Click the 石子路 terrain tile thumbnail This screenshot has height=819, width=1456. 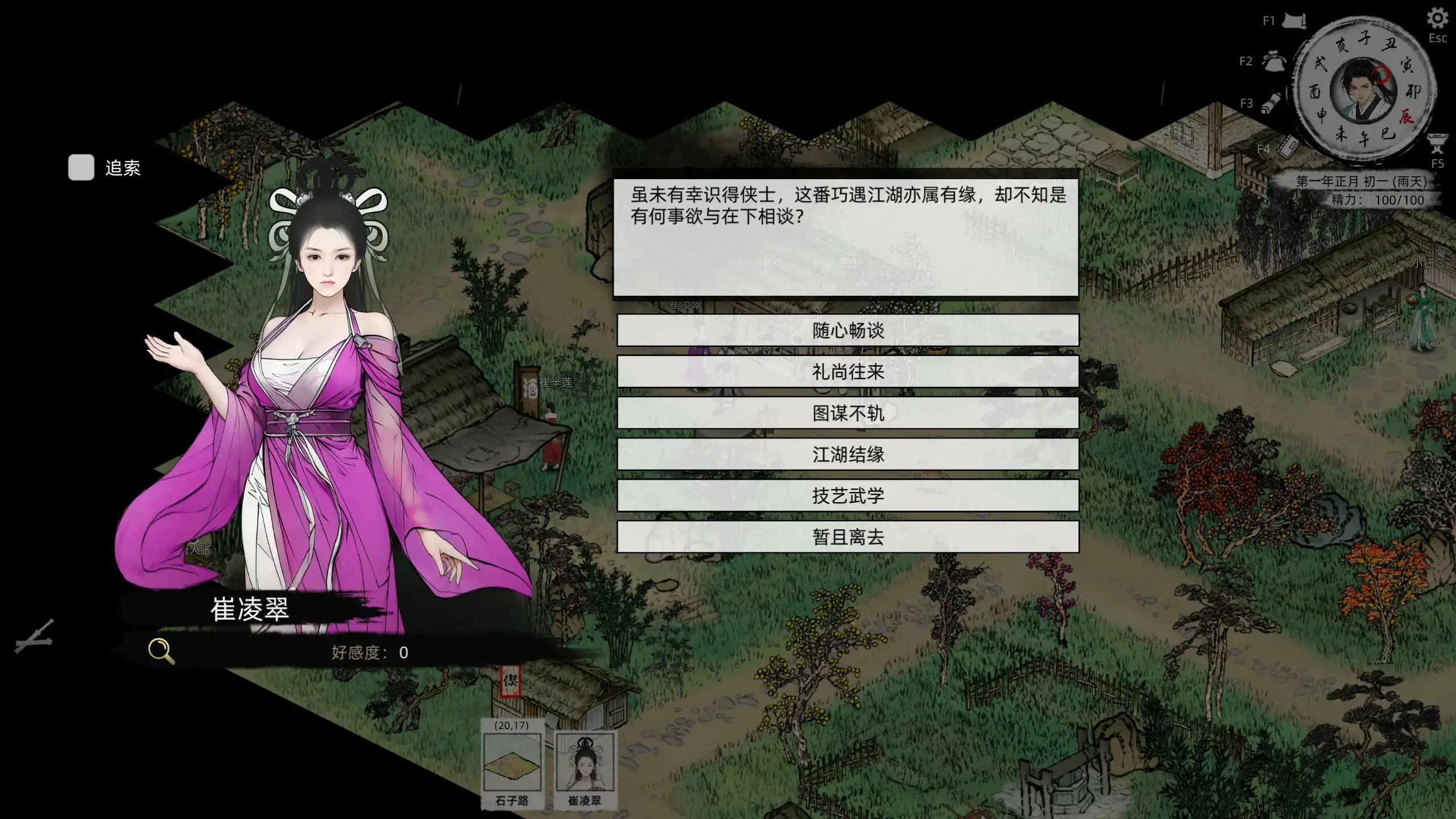coord(514,765)
